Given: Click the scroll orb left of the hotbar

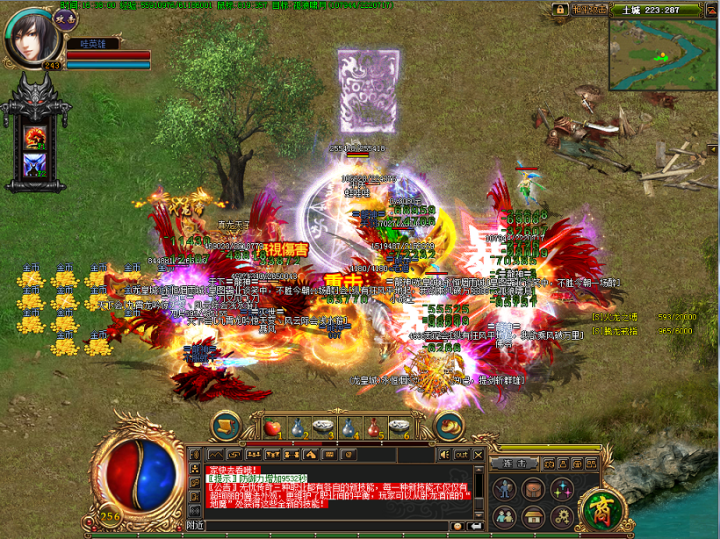Looking at the screenshot, I should point(226,425).
